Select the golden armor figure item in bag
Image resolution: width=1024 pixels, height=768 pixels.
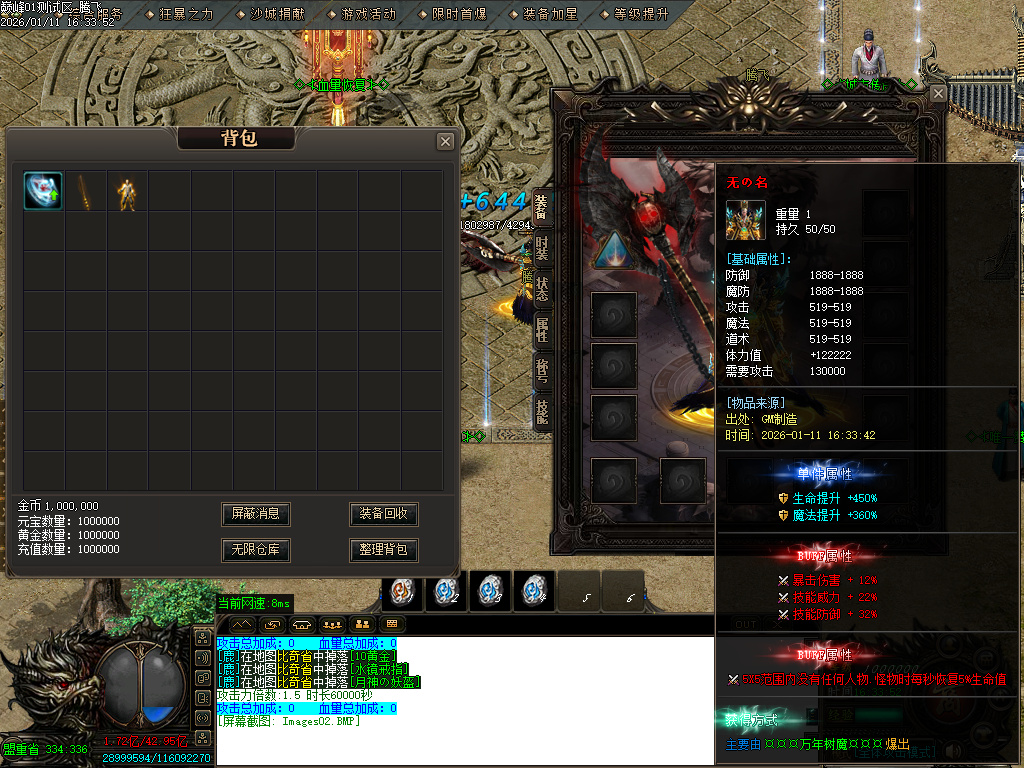coord(127,190)
